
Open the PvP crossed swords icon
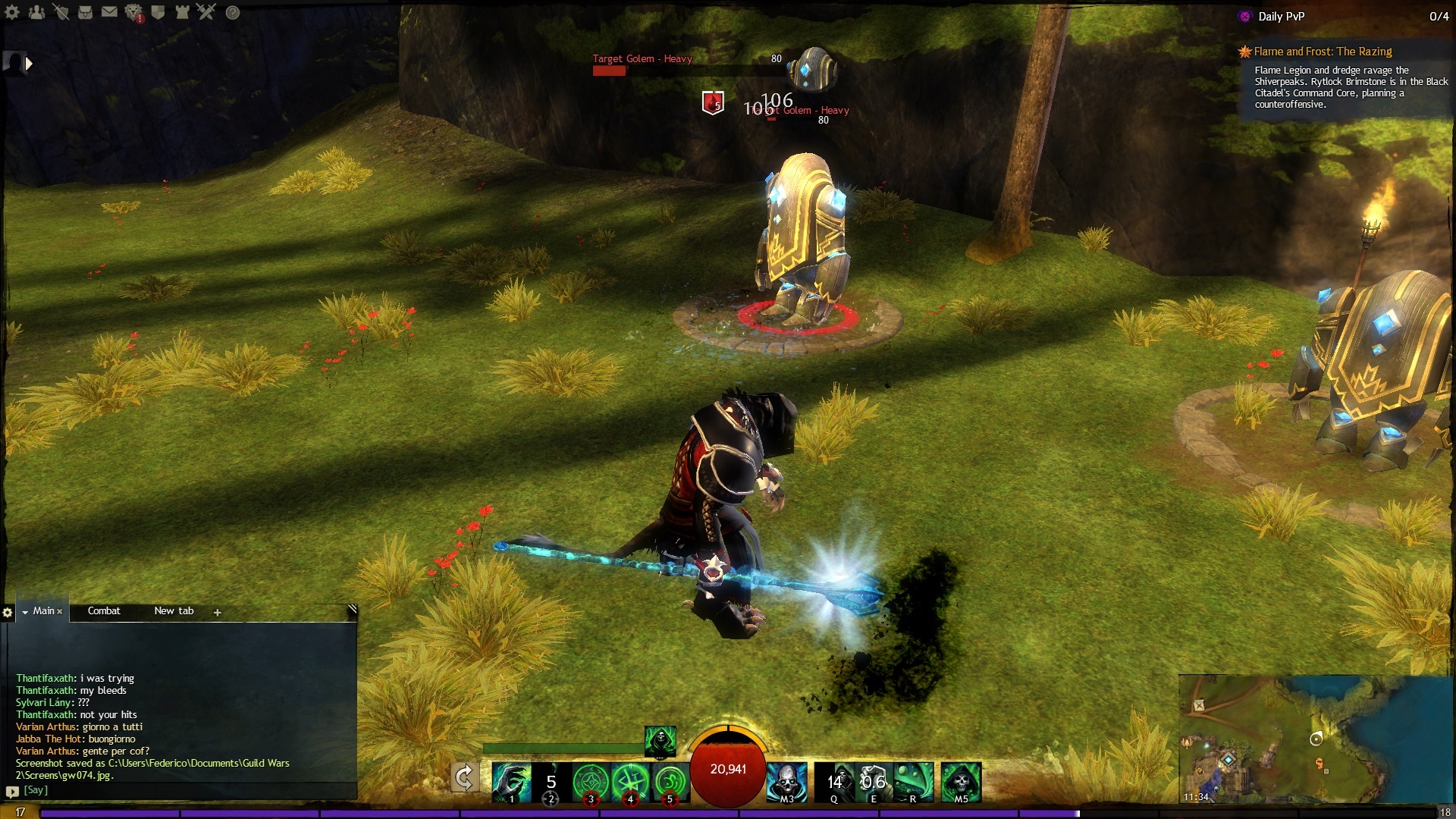point(206,11)
